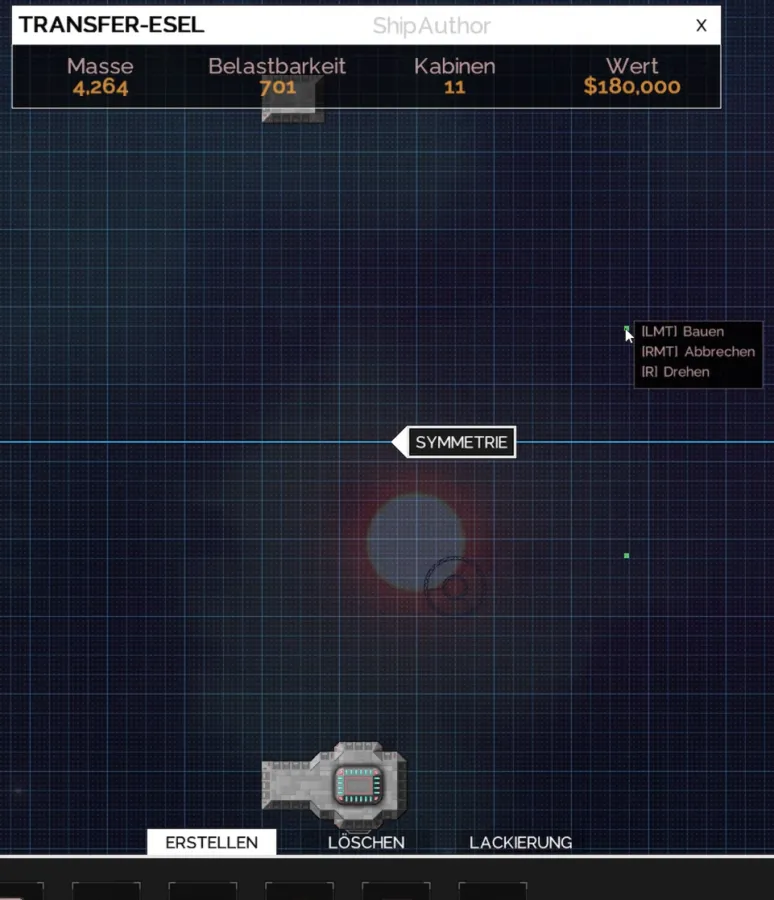Select the LACKIERUNG tab

(x=520, y=842)
